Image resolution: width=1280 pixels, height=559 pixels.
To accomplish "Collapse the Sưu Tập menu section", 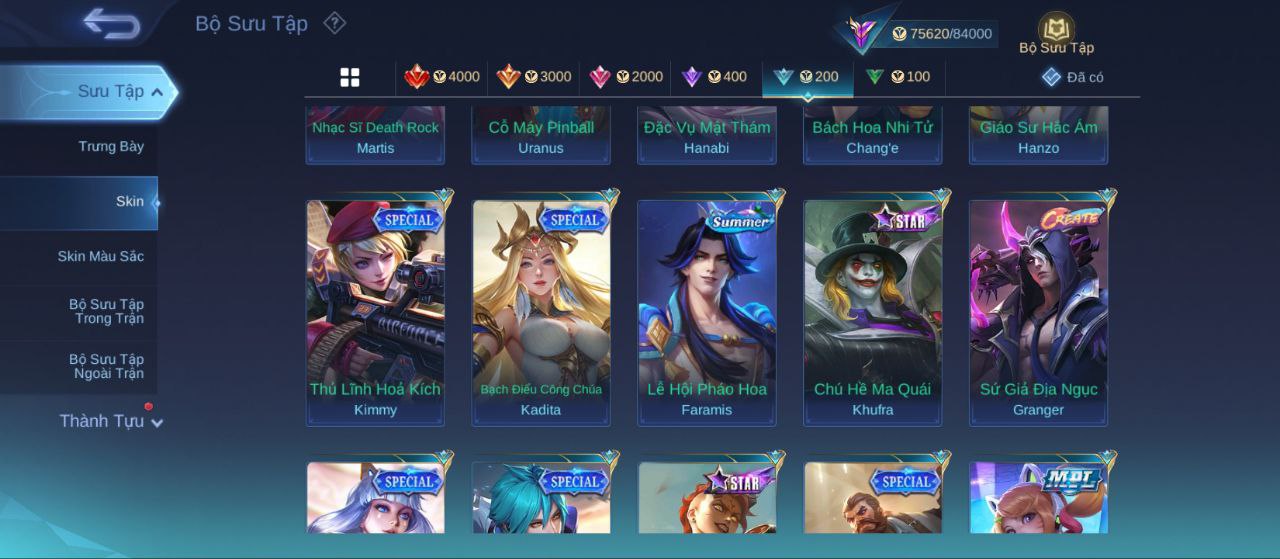I will (x=156, y=92).
